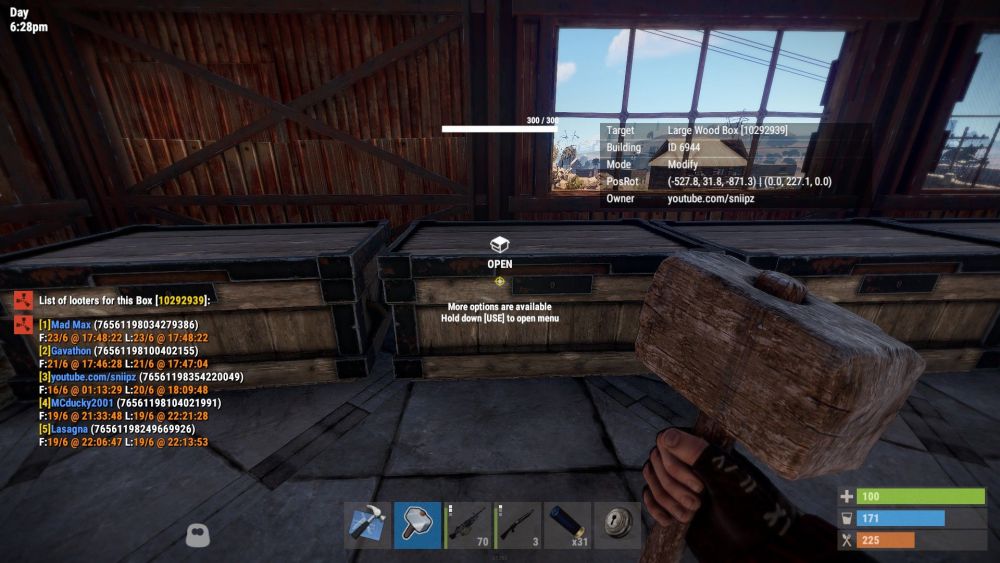Viewport: 1000px width, 563px height.
Task: Click the MCducky2001 looter entry
Action: [x=81, y=403]
